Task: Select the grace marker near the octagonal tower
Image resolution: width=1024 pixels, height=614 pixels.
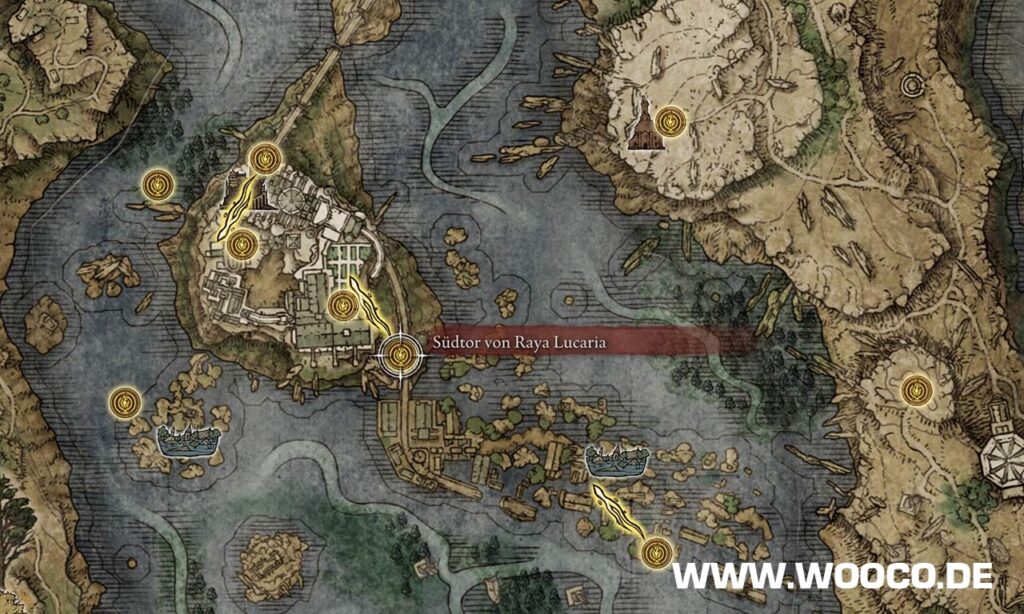Action: pos(915,389)
